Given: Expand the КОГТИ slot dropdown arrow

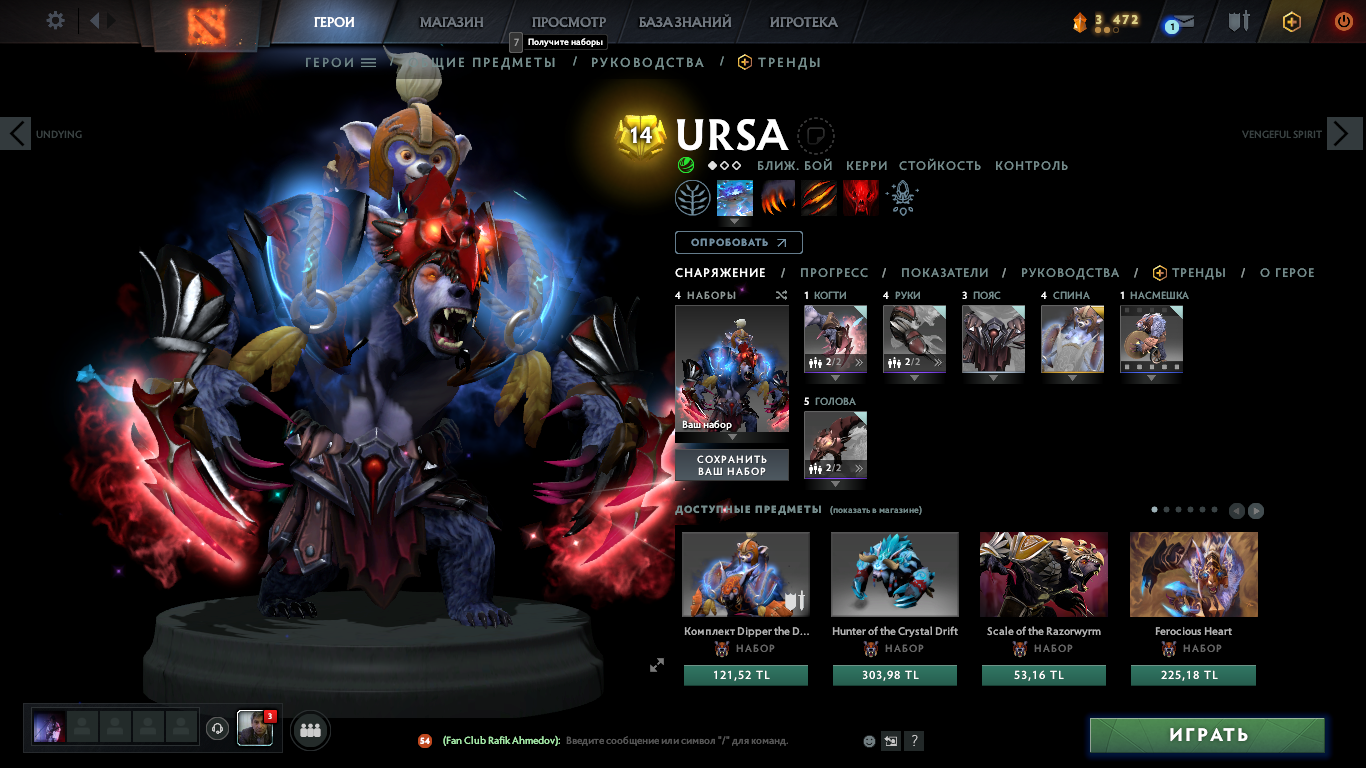Looking at the screenshot, I should (x=835, y=378).
